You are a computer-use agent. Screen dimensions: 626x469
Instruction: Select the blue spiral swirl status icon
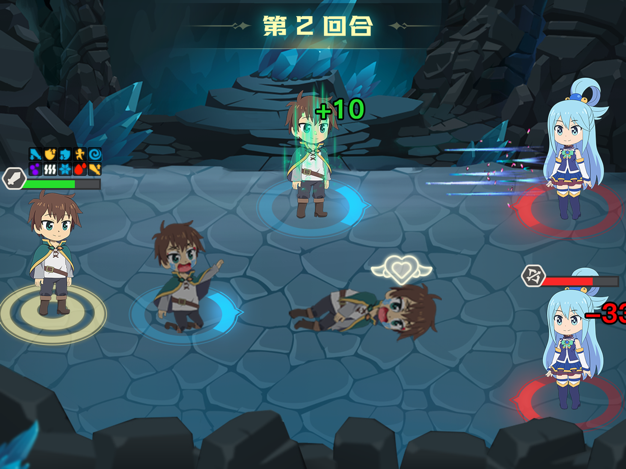click(95, 155)
